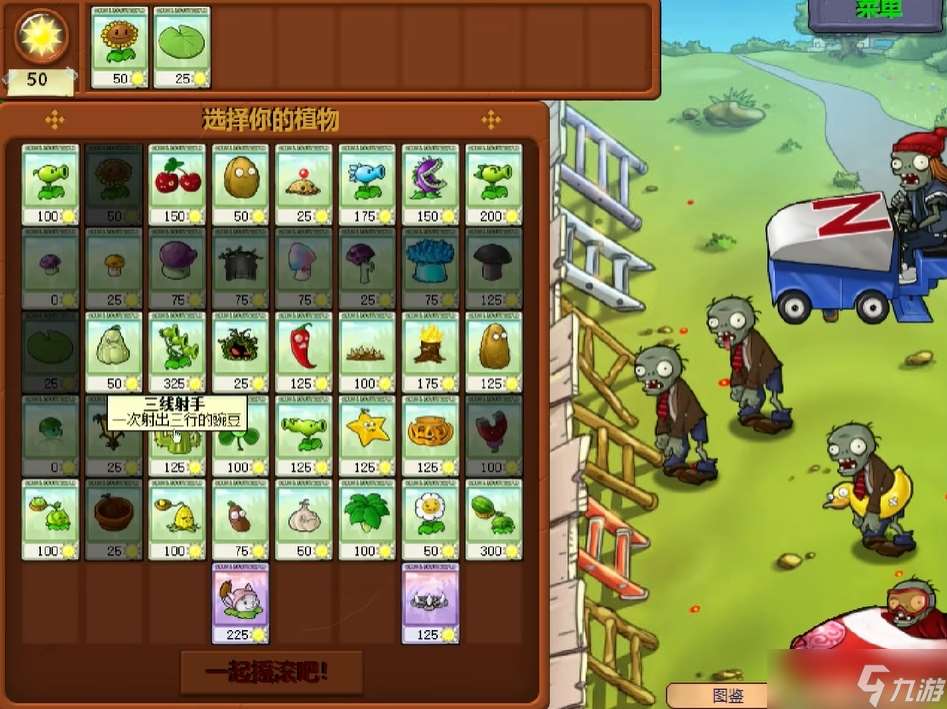
Task: Pick the Squash seed packet
Action: (113, 351)
